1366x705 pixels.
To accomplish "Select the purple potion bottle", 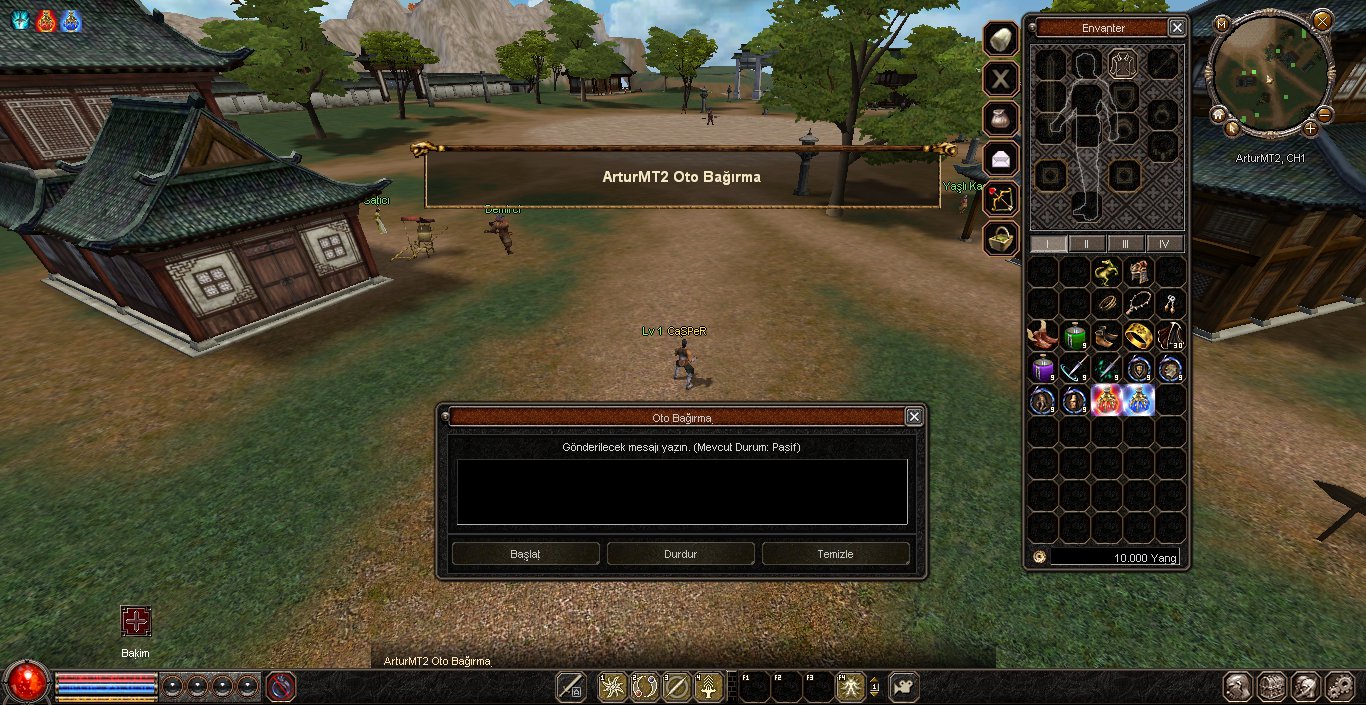I will [x=1043, y=368].
